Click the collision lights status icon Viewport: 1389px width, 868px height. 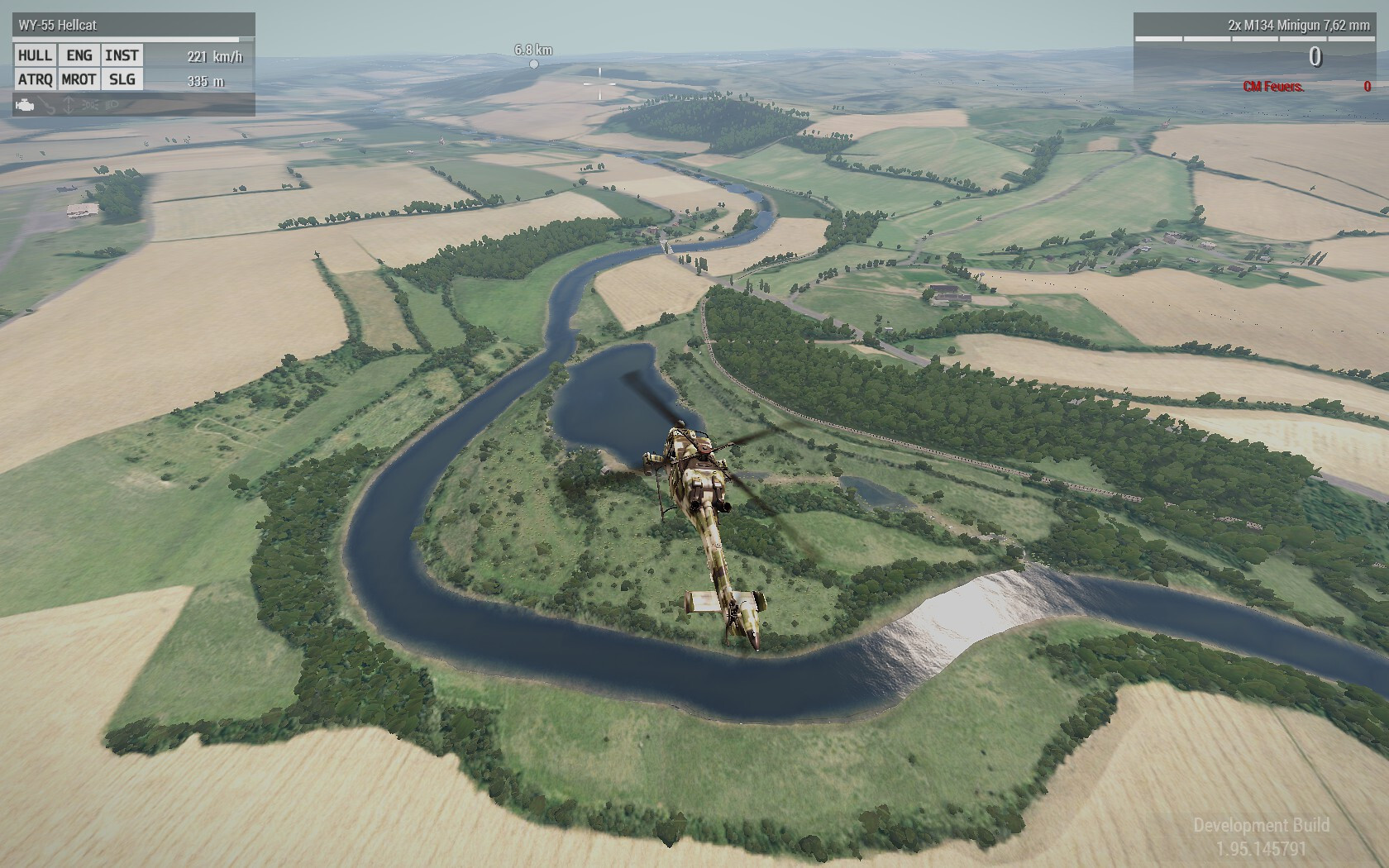point(91,105)
